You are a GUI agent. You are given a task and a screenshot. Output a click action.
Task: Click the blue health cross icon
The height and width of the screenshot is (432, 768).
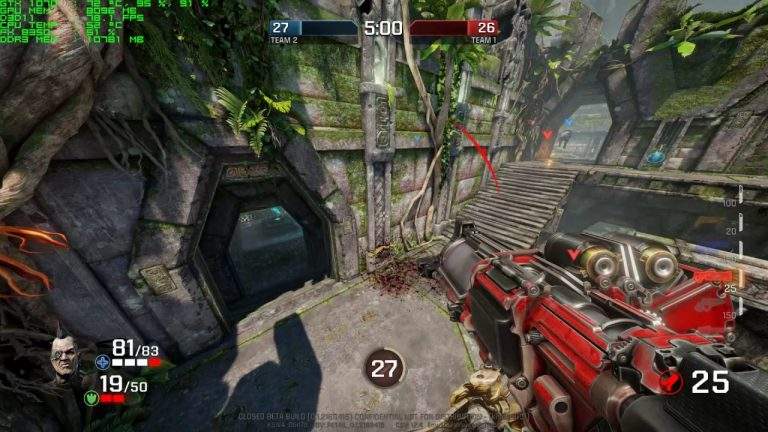101,361
